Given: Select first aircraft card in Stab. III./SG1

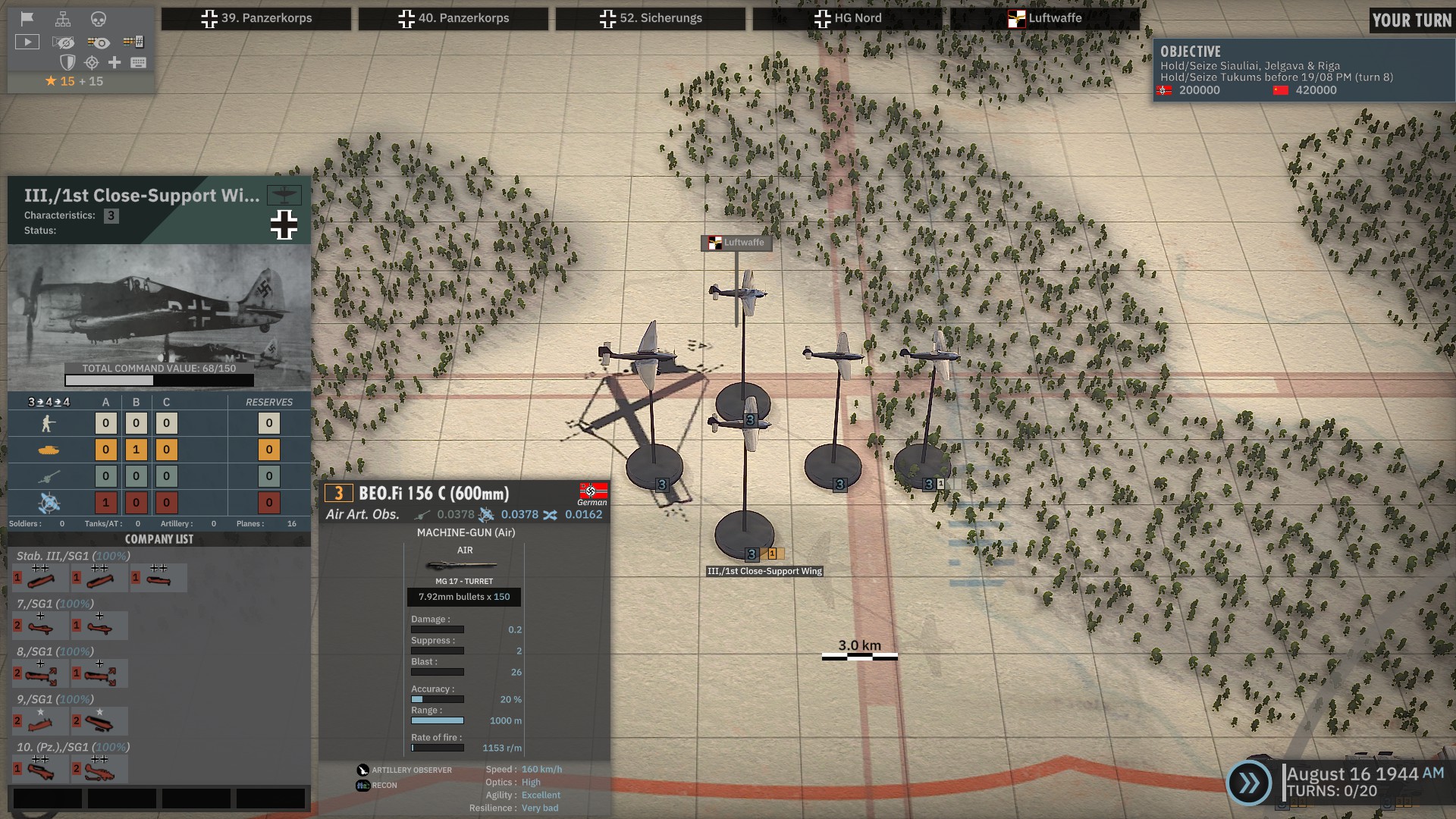Looking at the screenshot, I should 38,579.
